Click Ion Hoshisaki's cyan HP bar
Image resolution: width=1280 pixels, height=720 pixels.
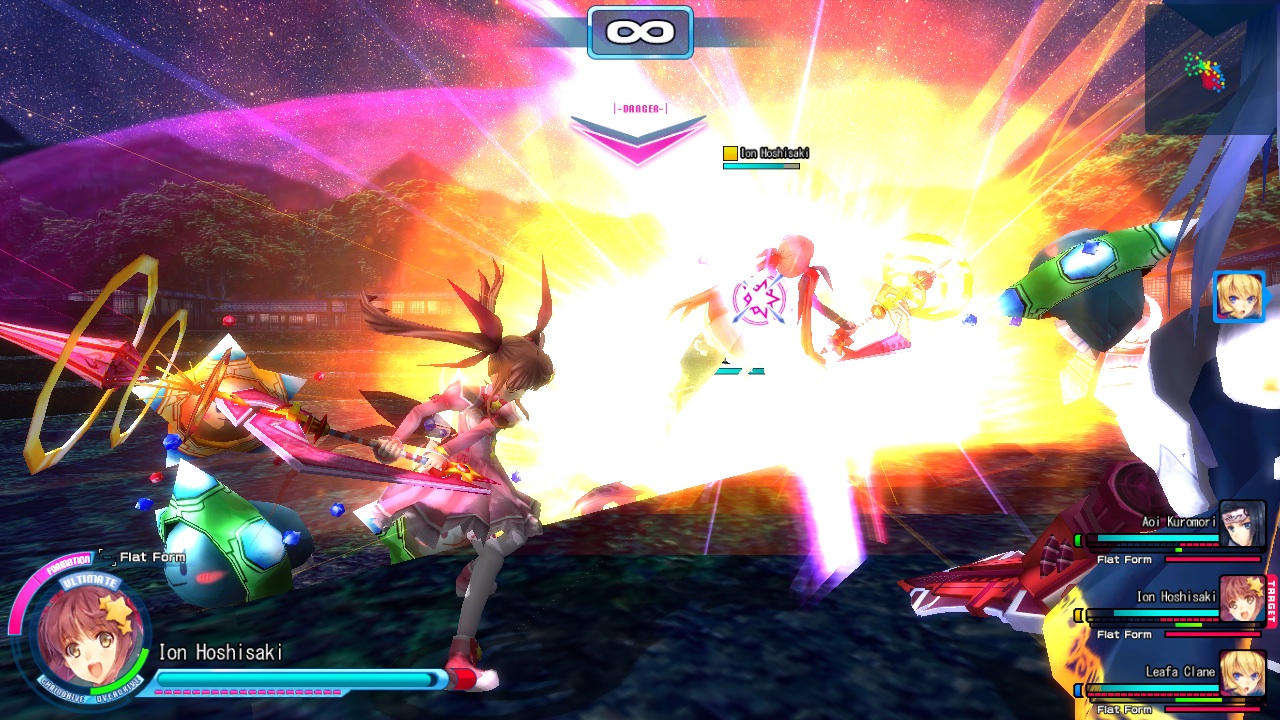pyautogui.click(x=295, y=678)
